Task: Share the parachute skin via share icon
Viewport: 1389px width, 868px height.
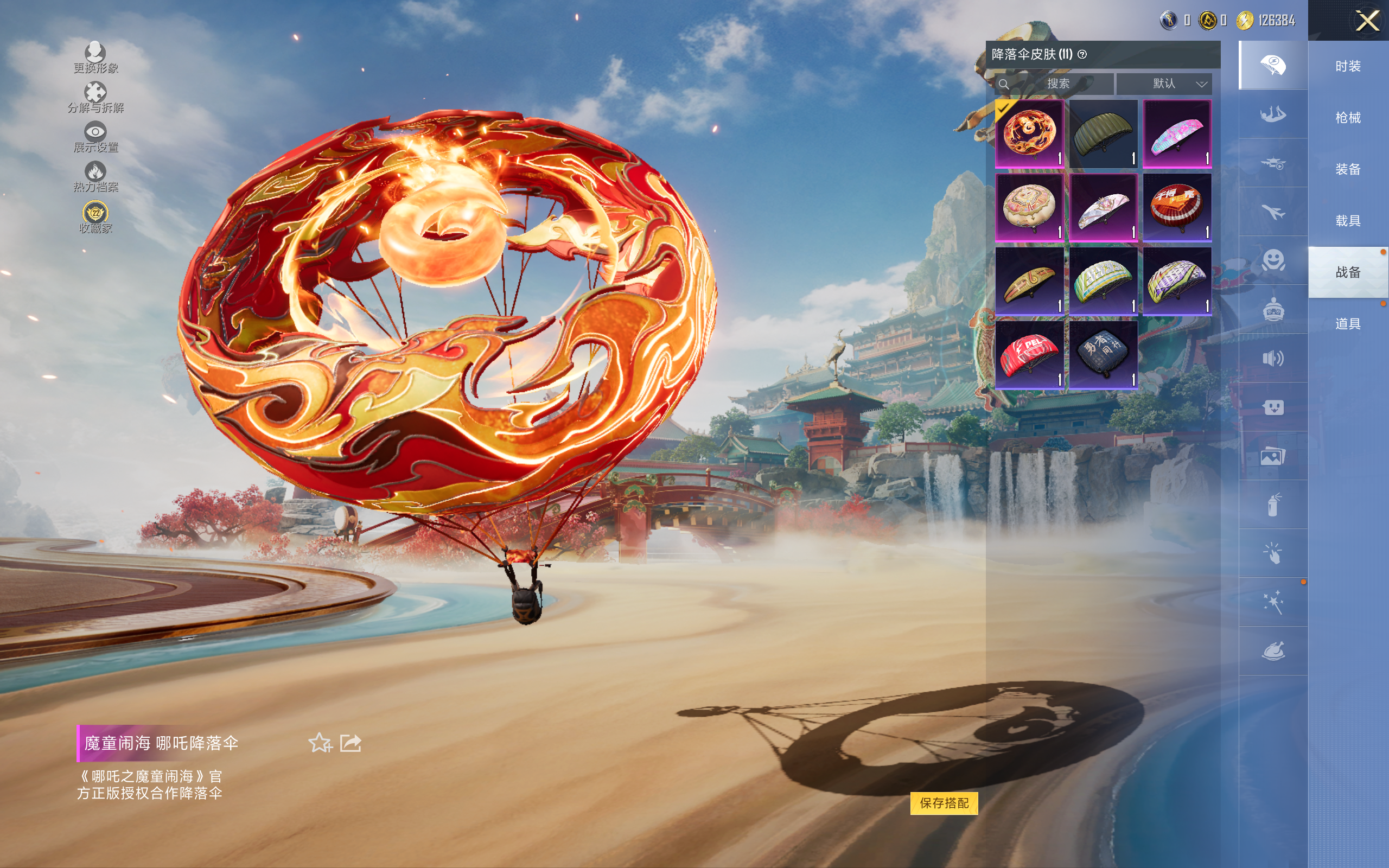Action: (x=351, y=743)
